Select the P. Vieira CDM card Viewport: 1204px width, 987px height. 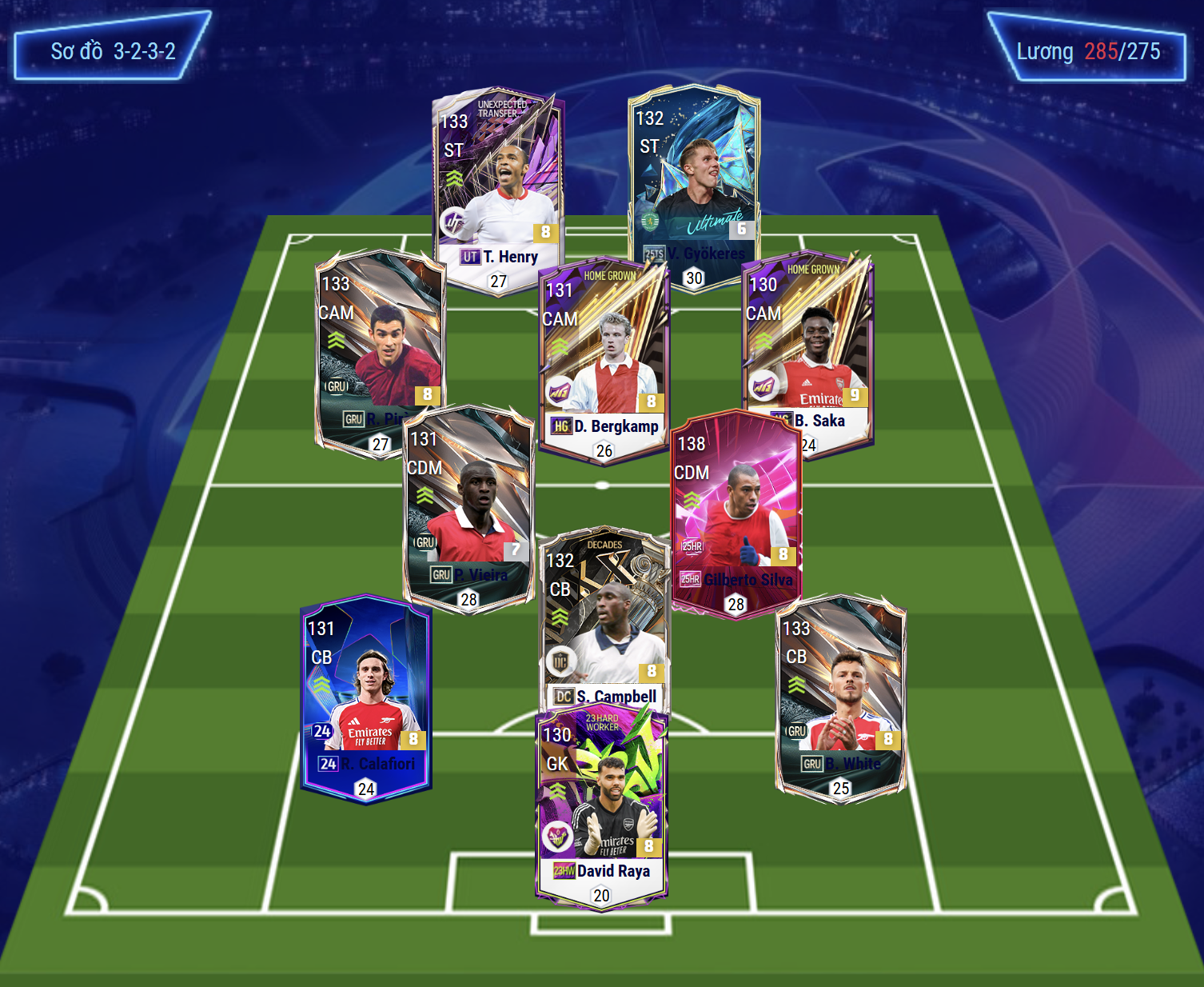pyautogui.click(x=468, y=504)
